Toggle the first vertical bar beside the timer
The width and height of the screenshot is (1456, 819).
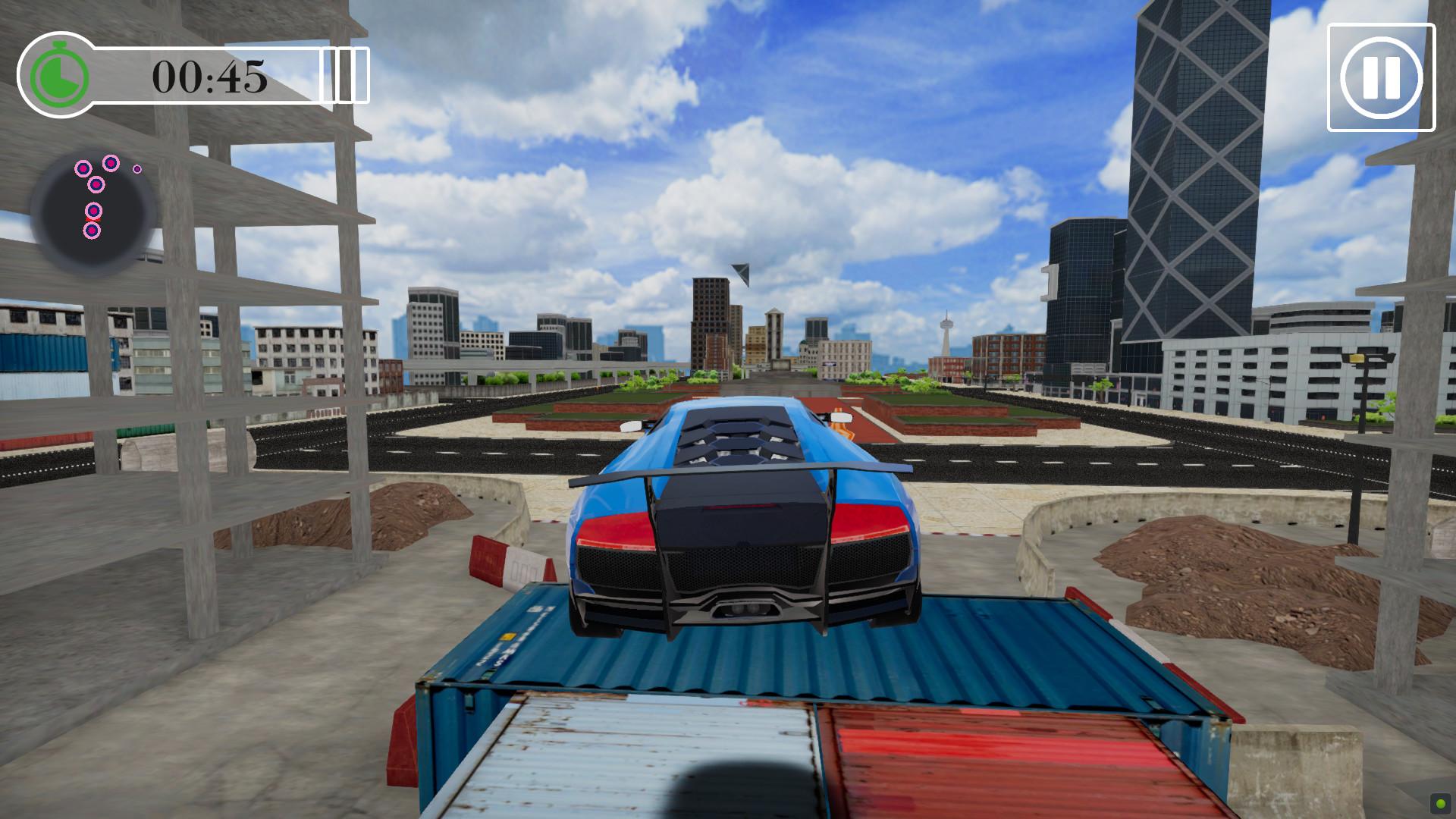(x=326, y=74)
